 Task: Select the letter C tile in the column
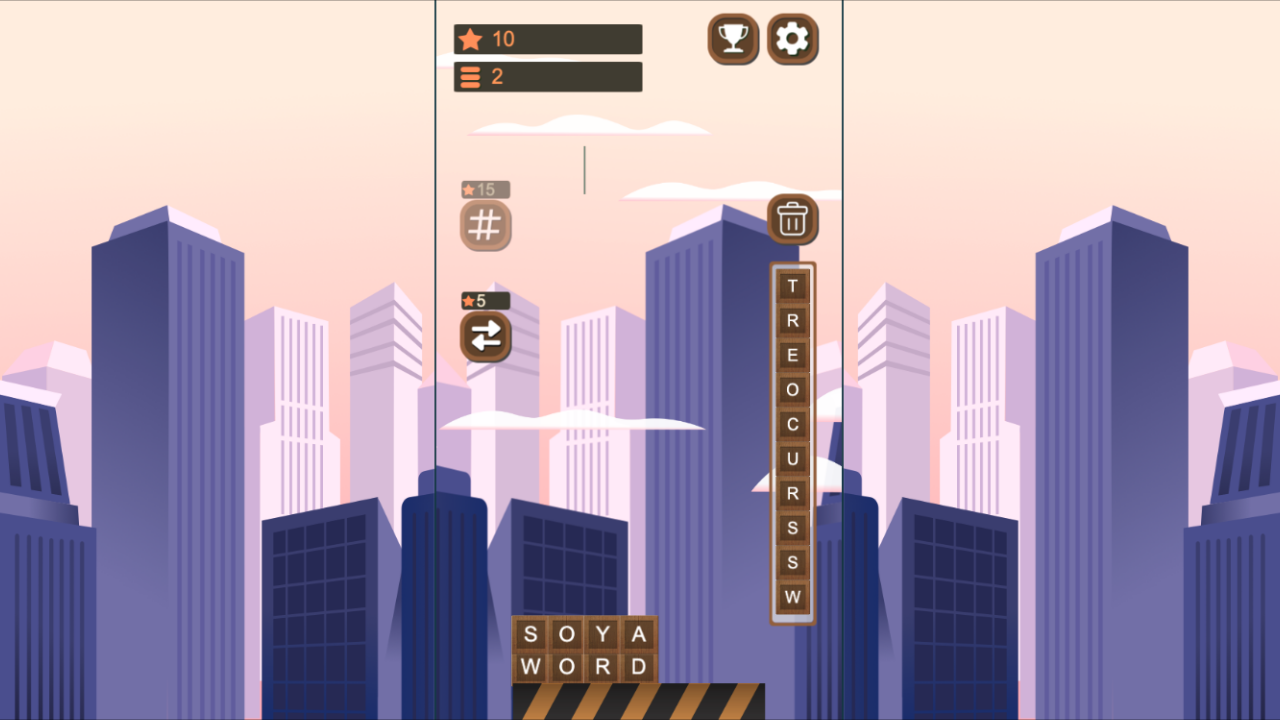(793, 424)
